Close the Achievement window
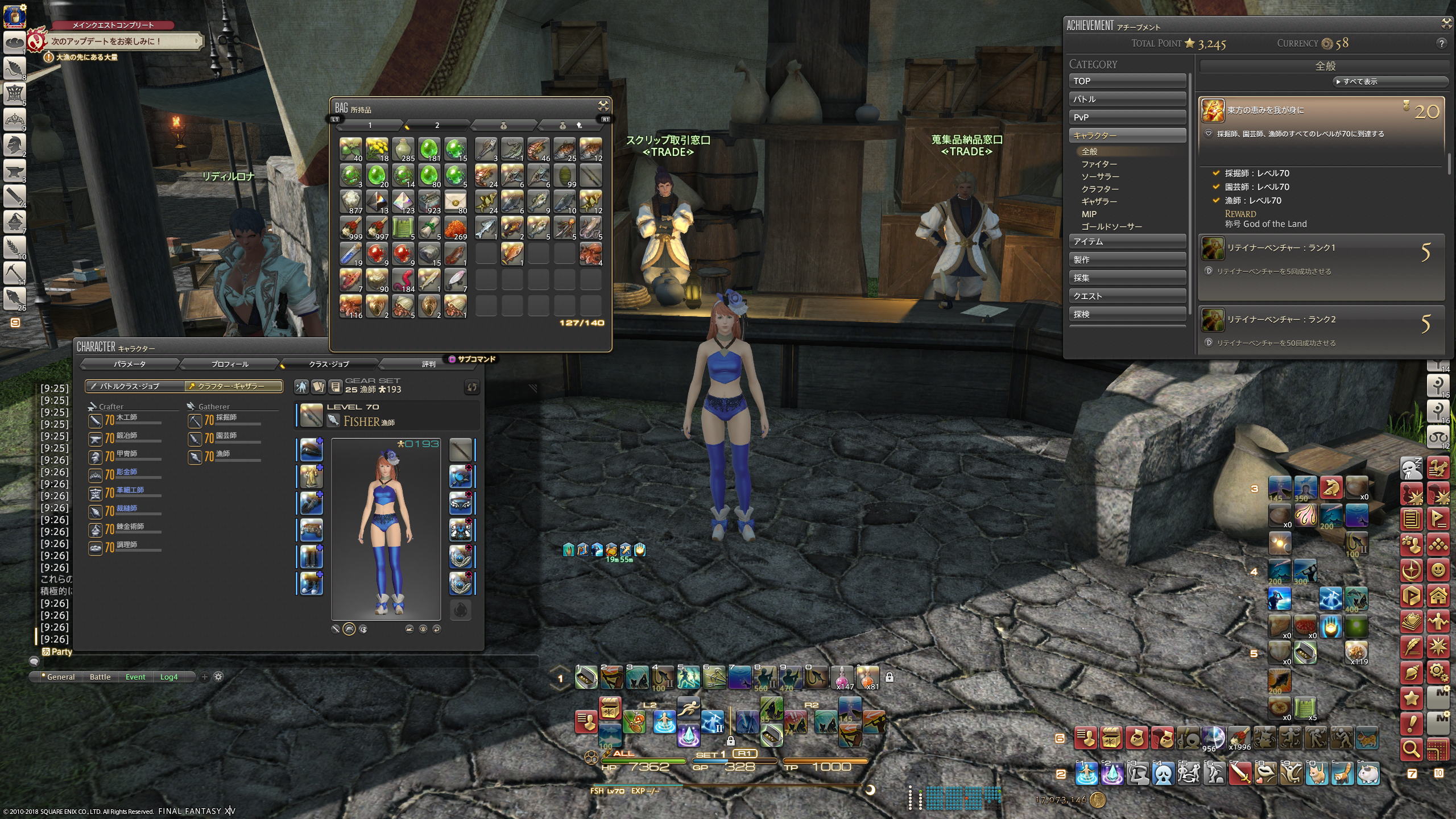 pyautogui.click(x=1446, y=23)
